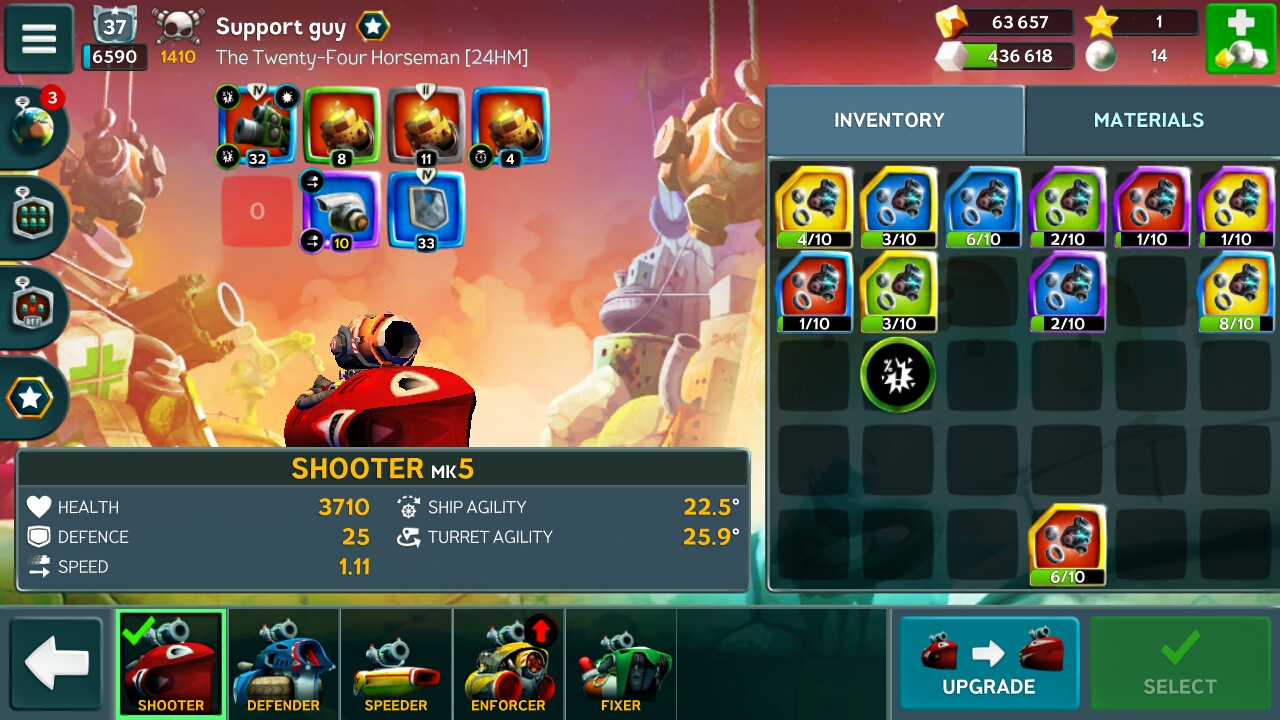Select the Shooter ship tile

171,665
